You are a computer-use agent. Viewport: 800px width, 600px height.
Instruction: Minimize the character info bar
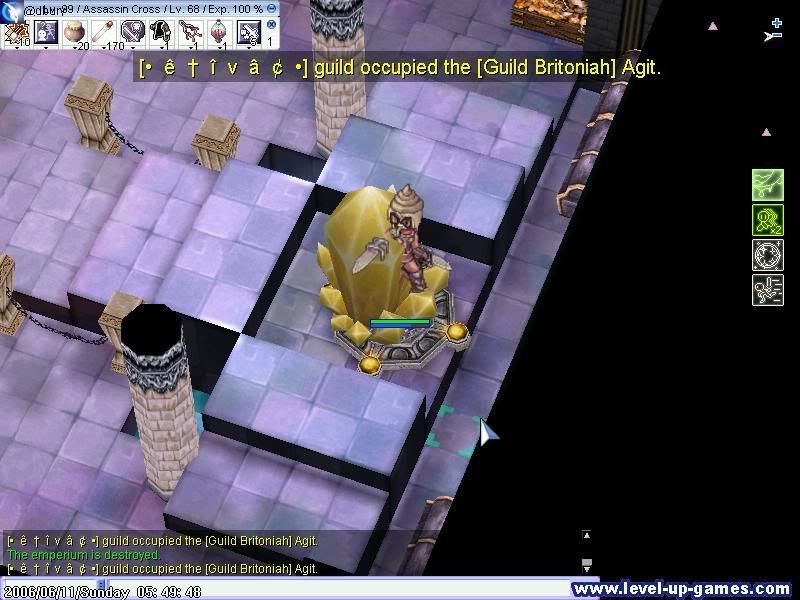272,8
